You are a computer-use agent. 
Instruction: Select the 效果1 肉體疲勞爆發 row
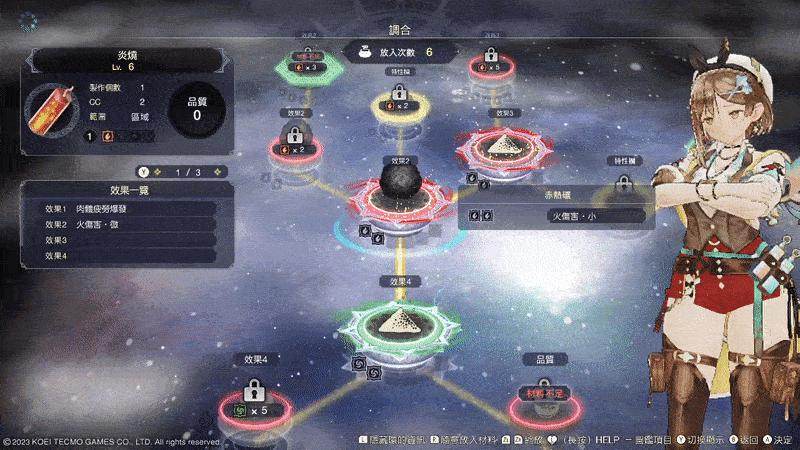click(129, 209)
